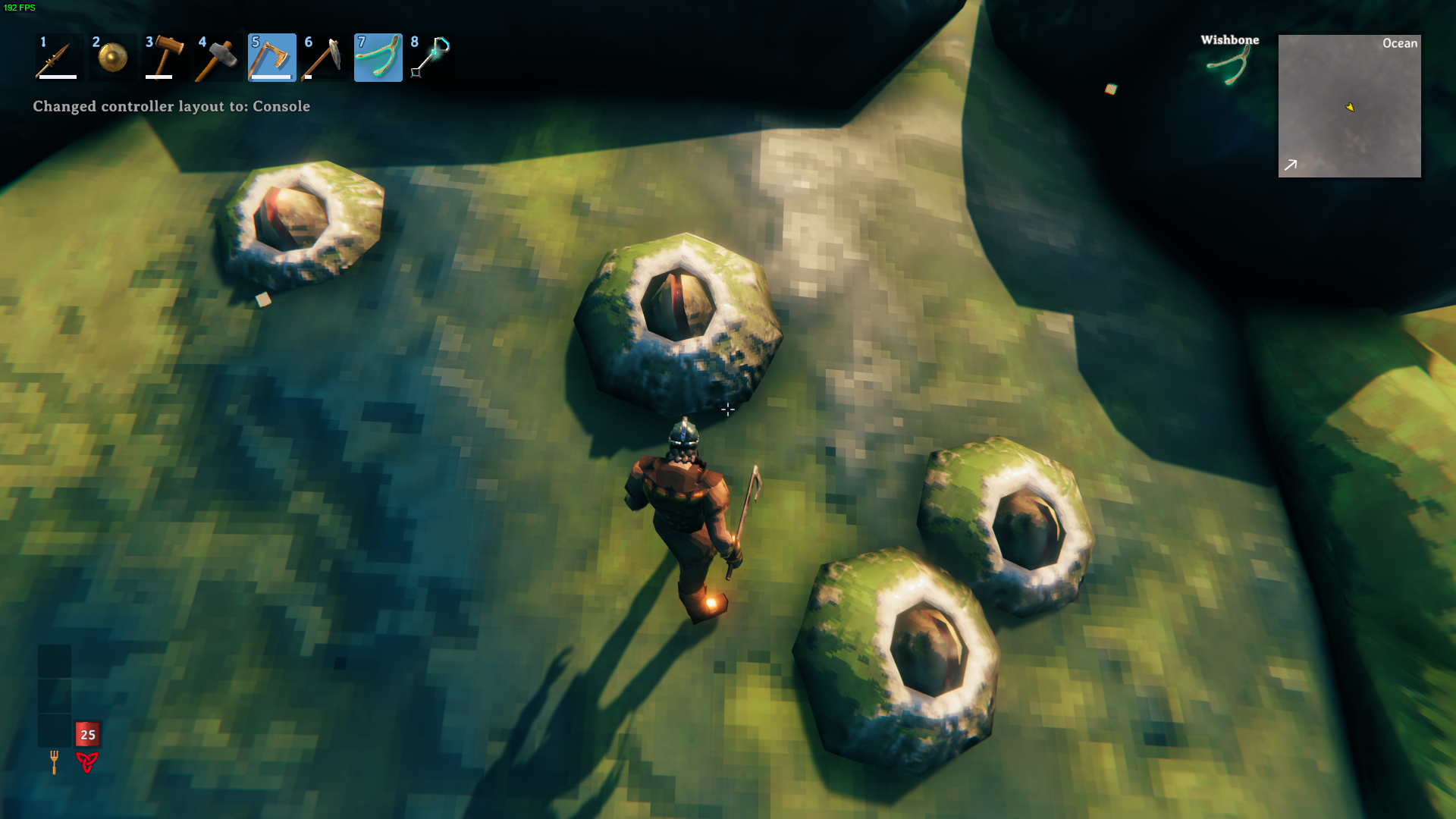1456x819 pixels.
Task: Choose the wooden building hammer slot
Action: (x=165, y=58)
